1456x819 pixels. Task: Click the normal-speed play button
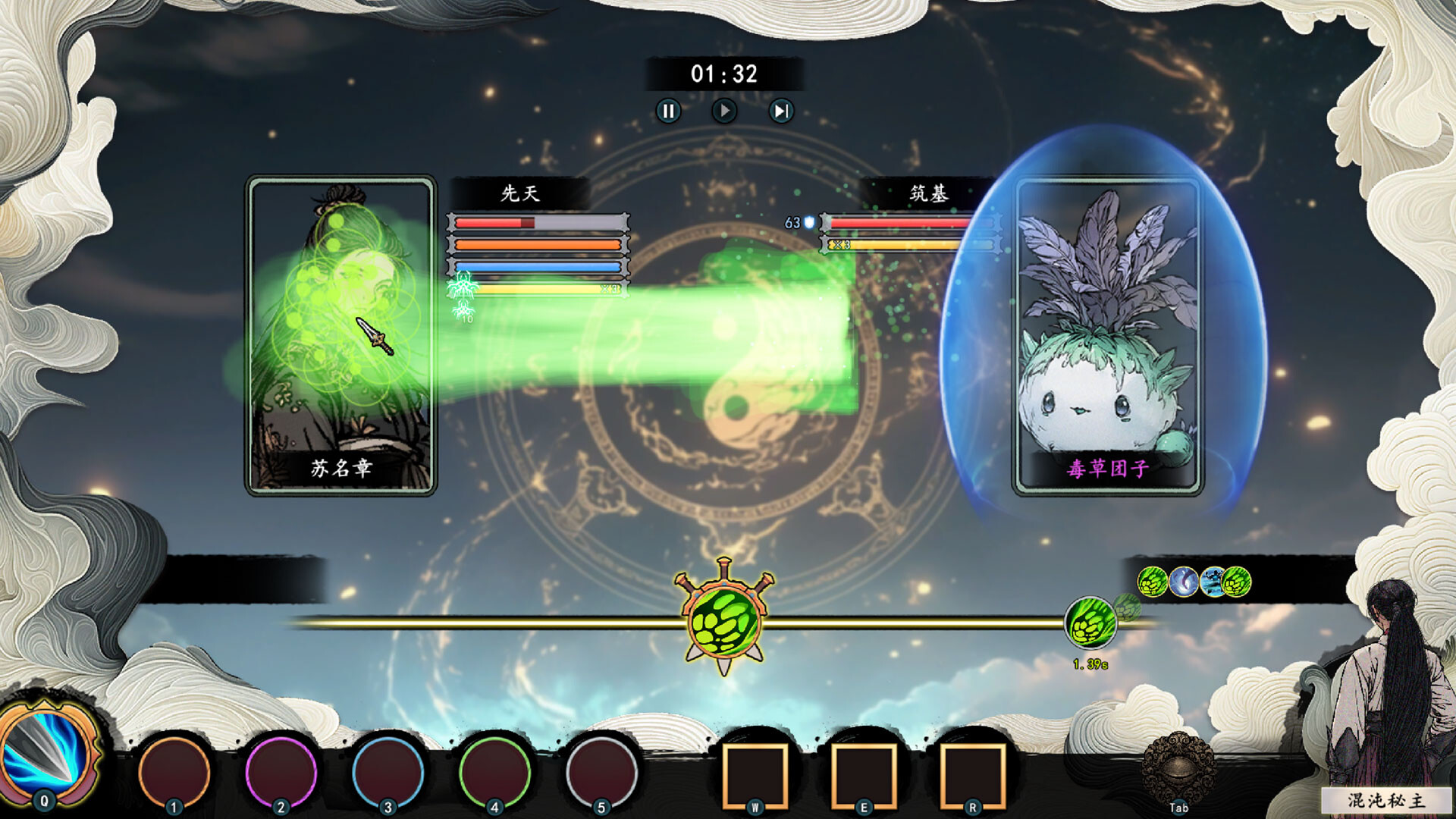click(x=724, y=111)
